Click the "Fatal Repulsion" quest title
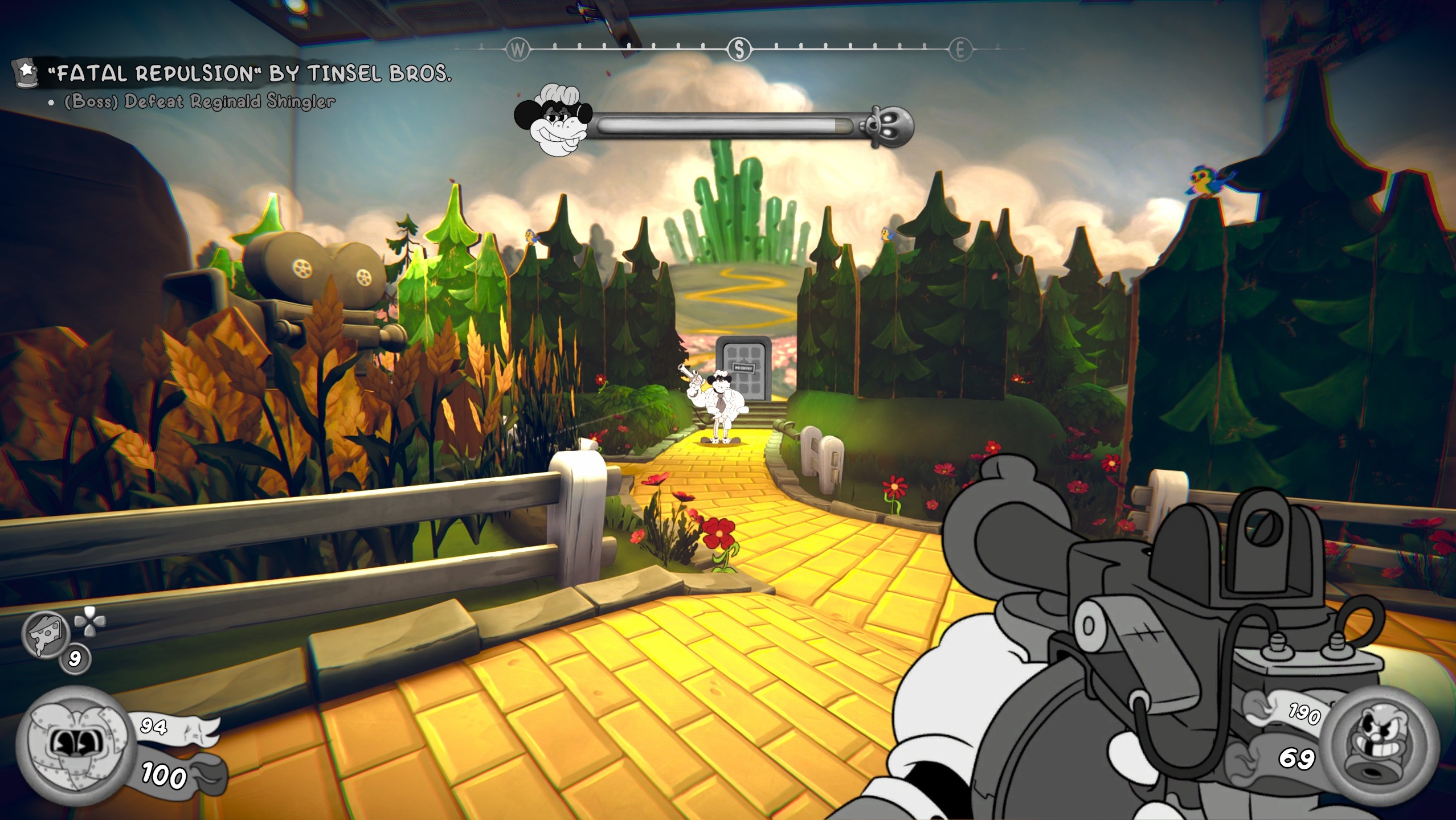This screenshot has width=1456, height=820. 249,73
